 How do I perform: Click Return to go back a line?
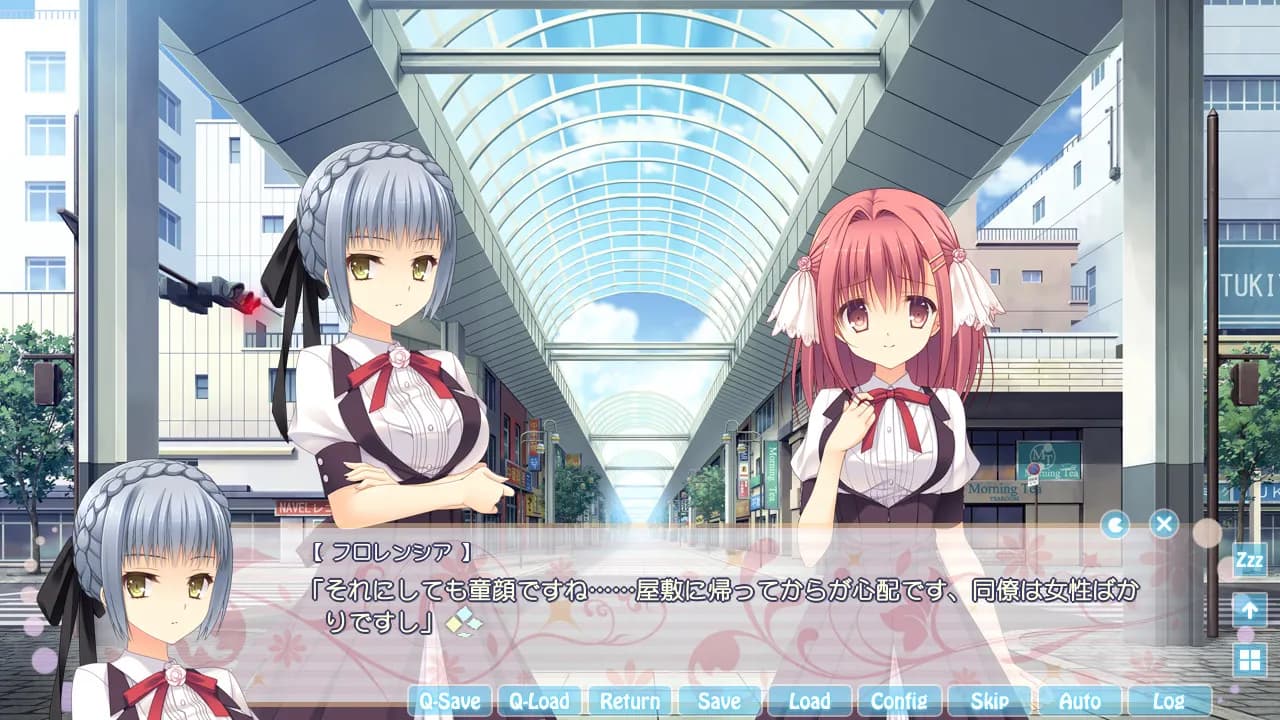[628, 702]
